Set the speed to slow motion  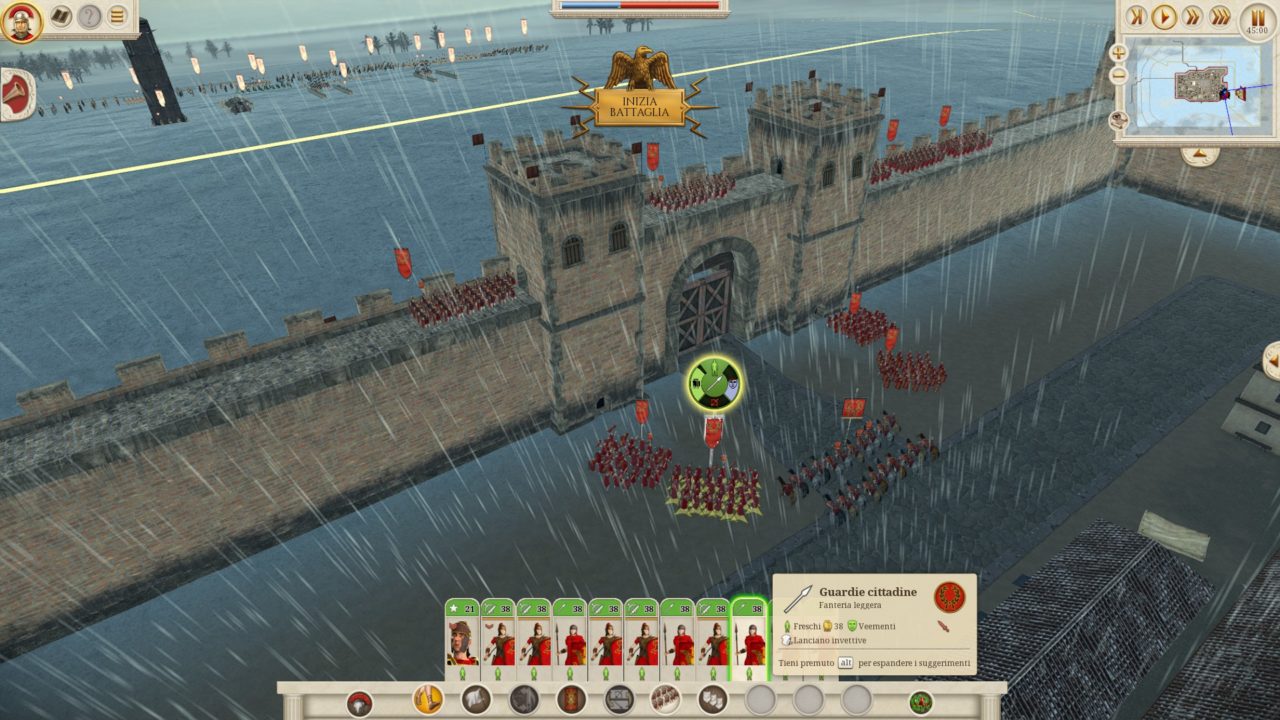1135,16
